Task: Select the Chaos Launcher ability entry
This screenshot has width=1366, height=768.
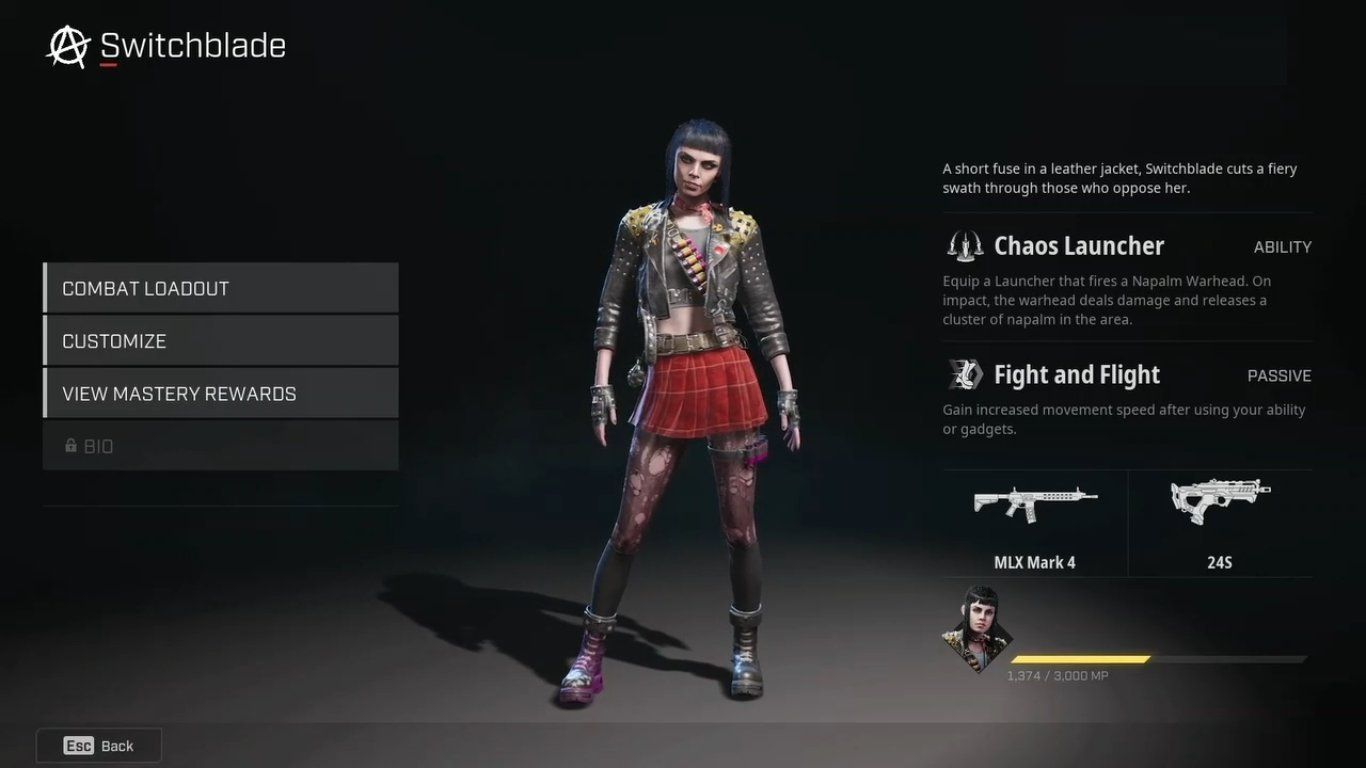Action: click(x=1127, y=246)
